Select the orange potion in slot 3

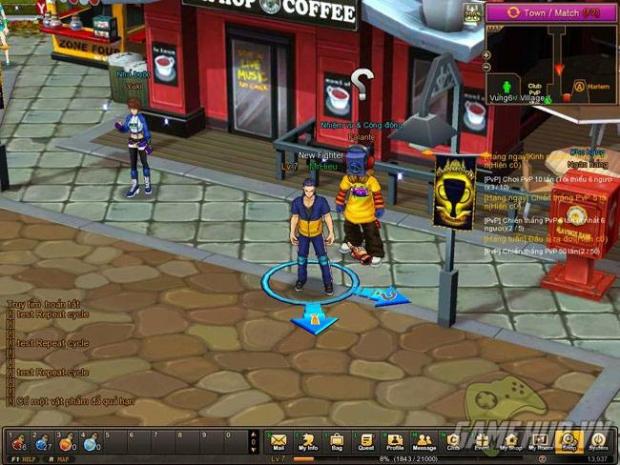(66, 441)
